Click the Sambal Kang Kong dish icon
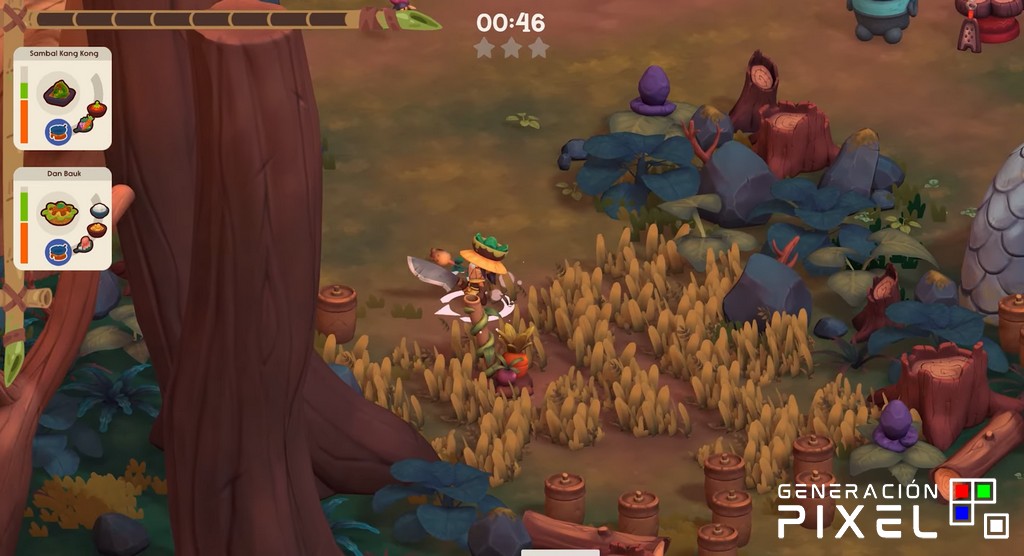Viewport: 1024px width, 556px height. [58, 92]
